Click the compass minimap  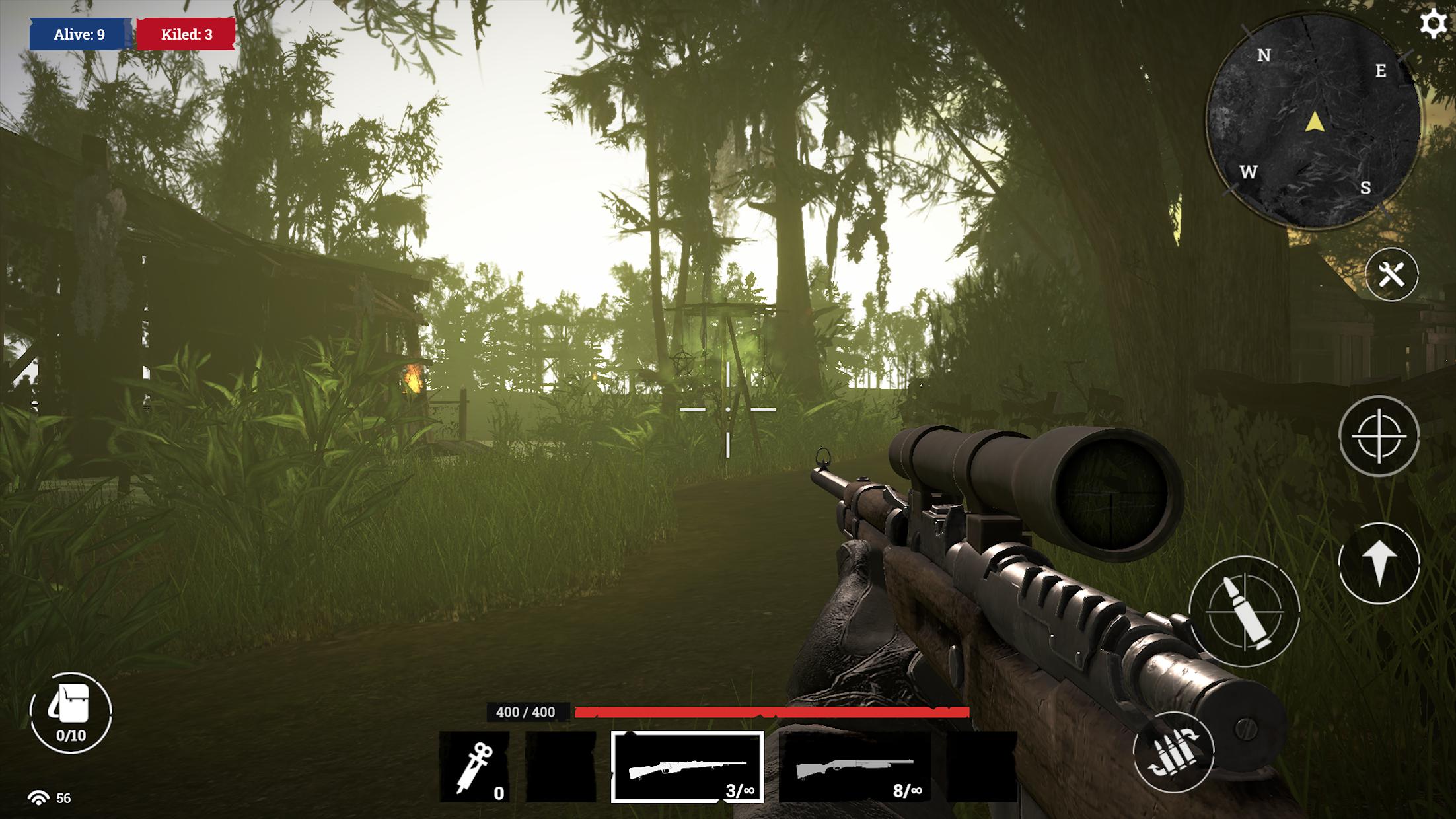pyautogui.click(x=1313, y=122)
